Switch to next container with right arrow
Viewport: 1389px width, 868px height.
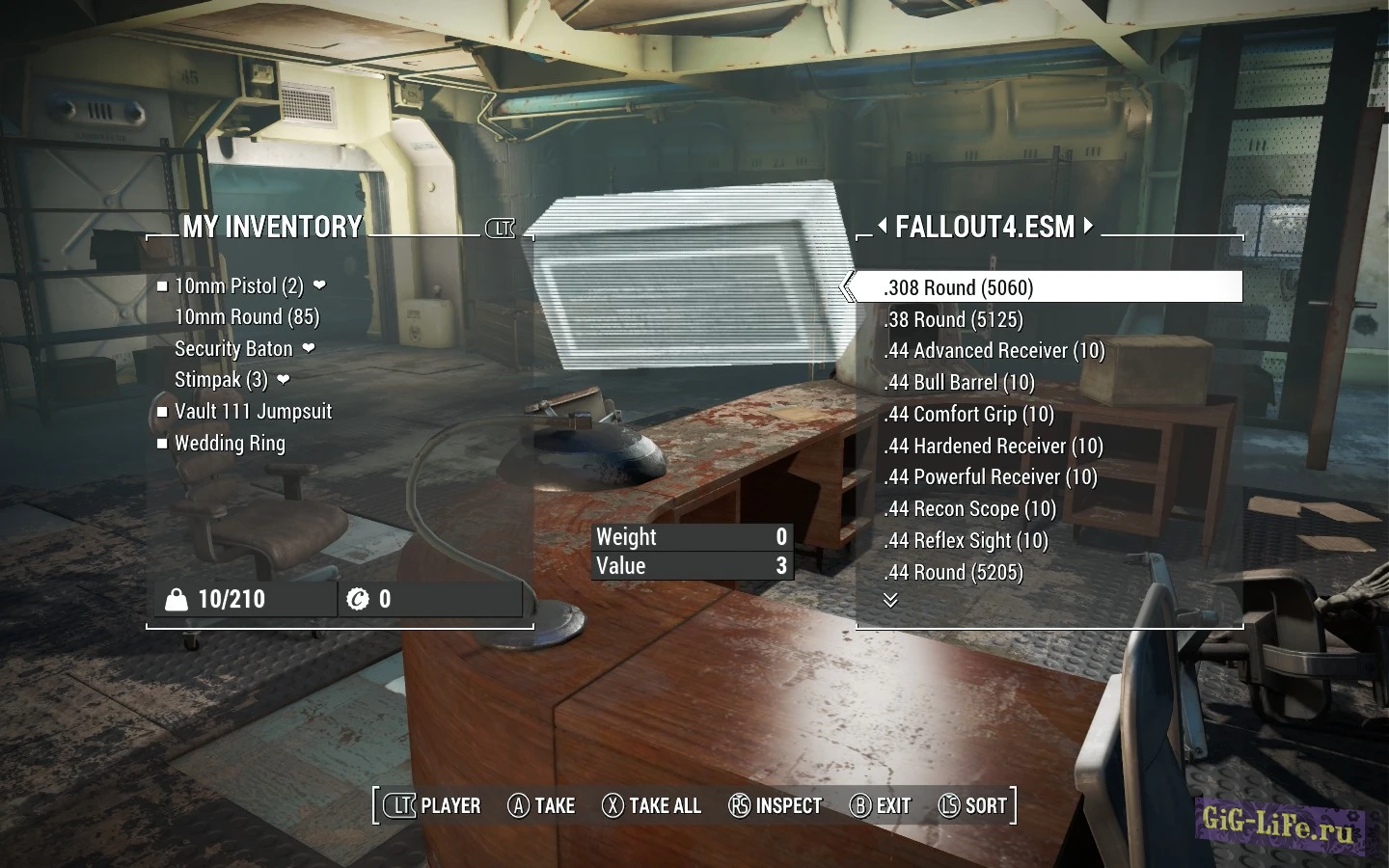point(1088,227)
